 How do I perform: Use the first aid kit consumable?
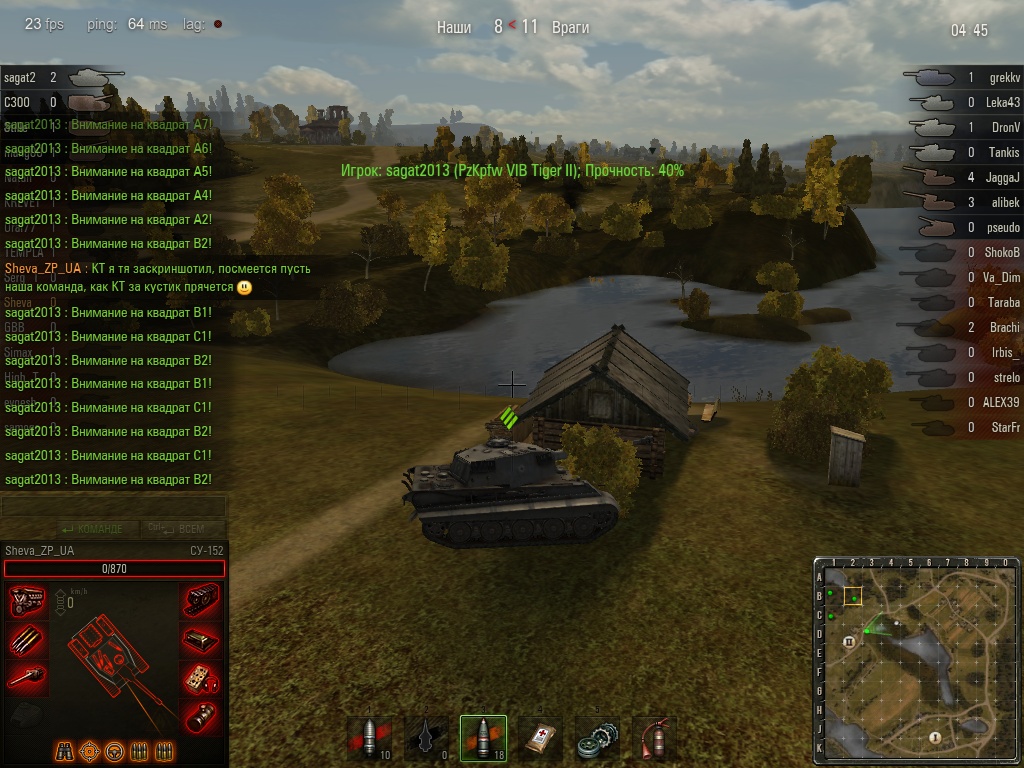pos(540,739)
